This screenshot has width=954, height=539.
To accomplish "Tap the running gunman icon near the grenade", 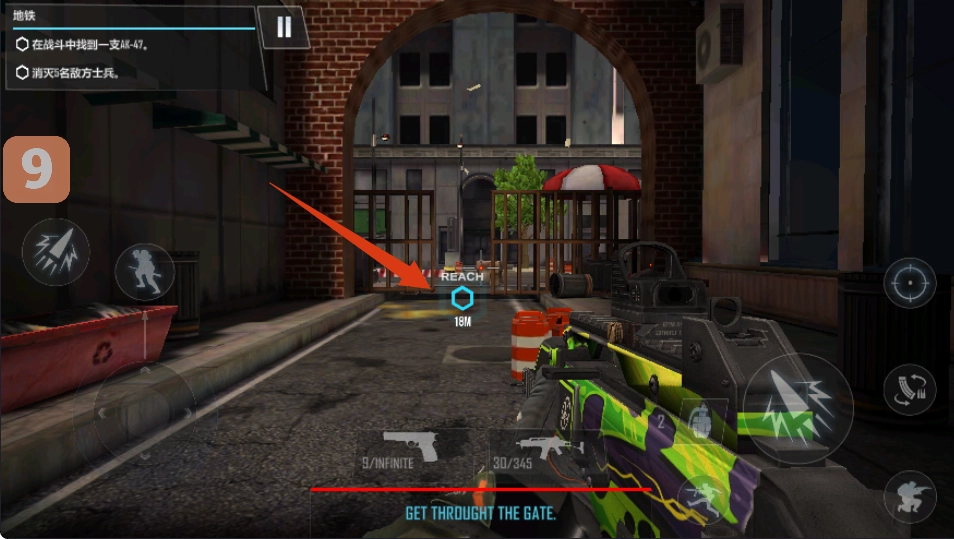I will point(701,497).
